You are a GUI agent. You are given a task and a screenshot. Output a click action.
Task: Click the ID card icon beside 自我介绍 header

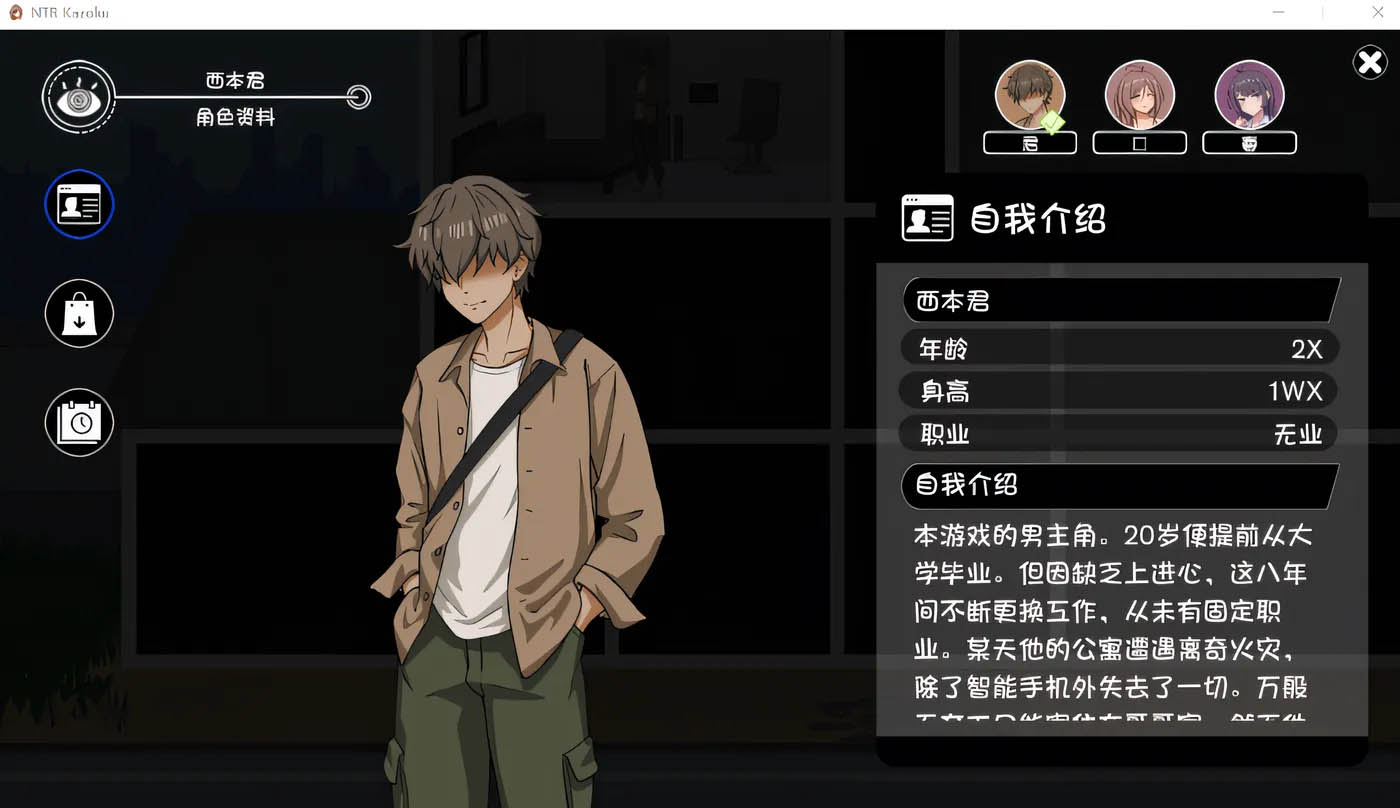tap(927, 218)
